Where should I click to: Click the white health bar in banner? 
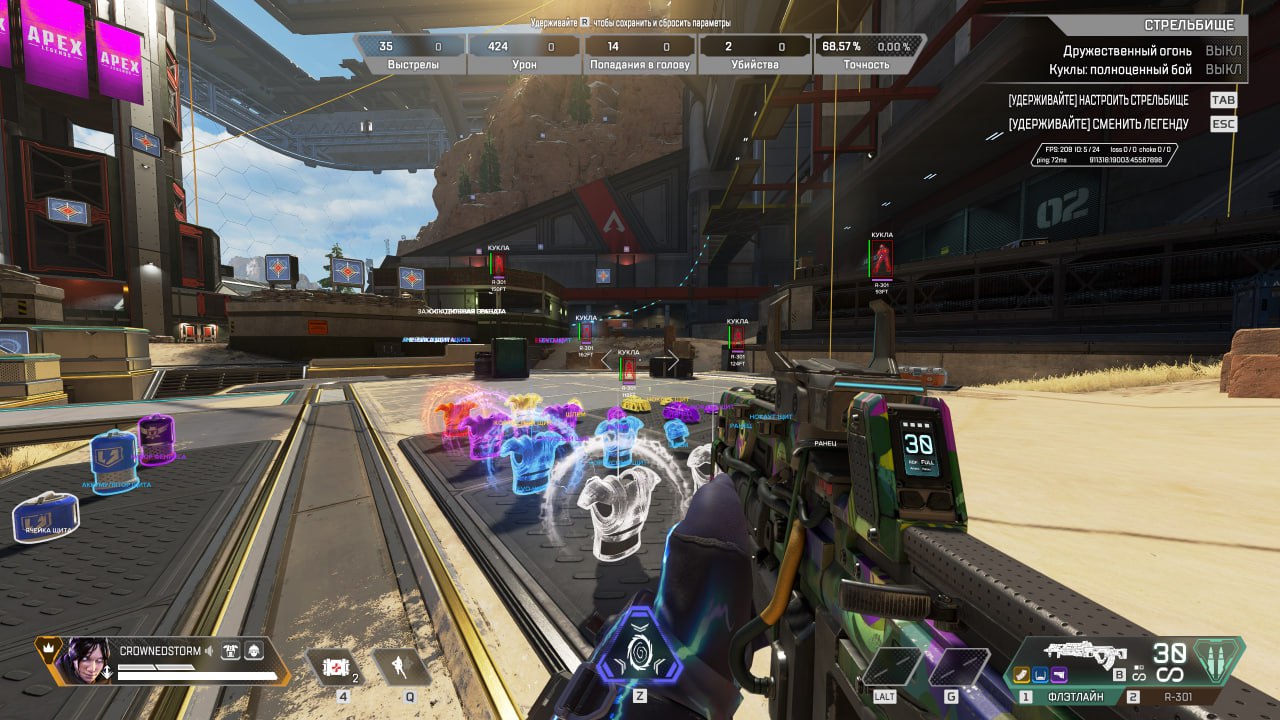click(x=193, y=675)
